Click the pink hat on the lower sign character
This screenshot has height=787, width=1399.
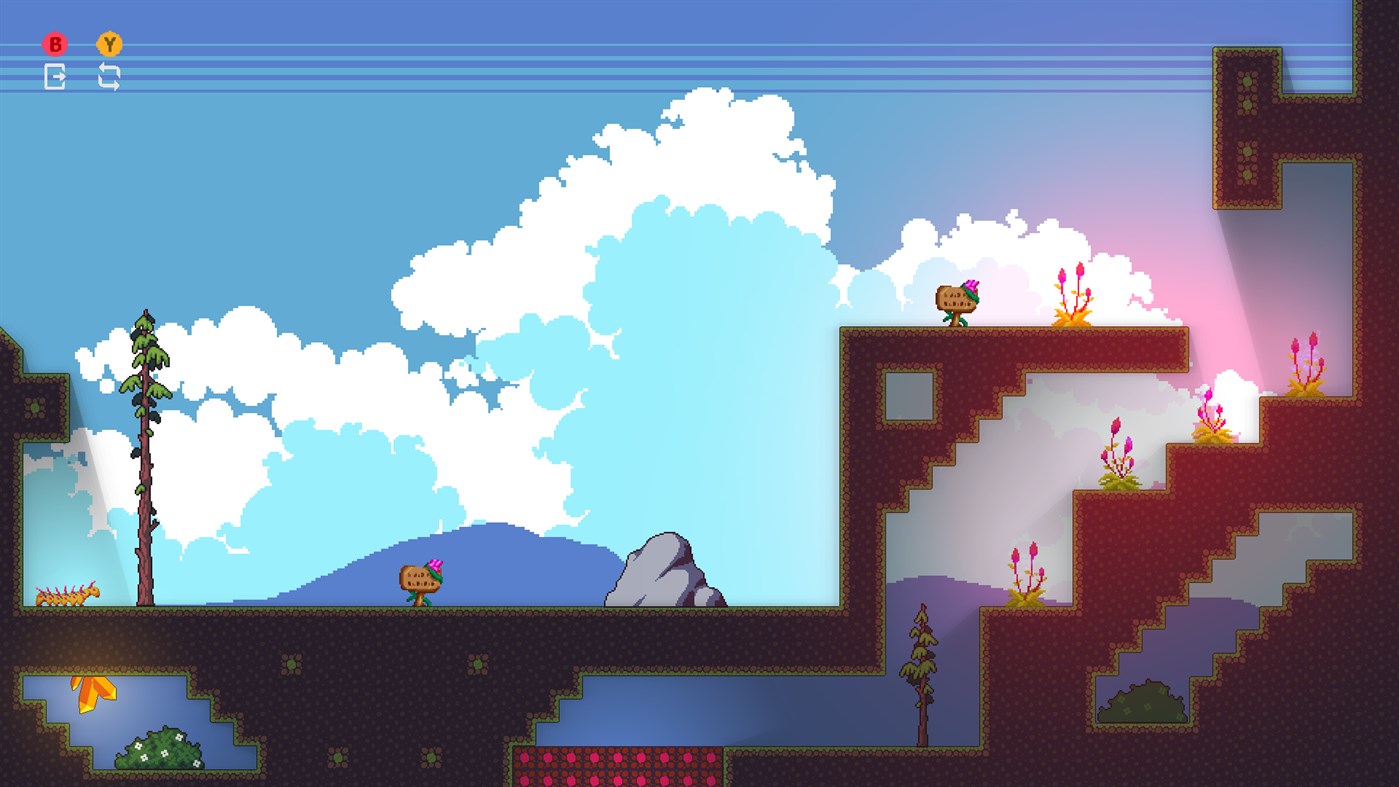[434, 565]
